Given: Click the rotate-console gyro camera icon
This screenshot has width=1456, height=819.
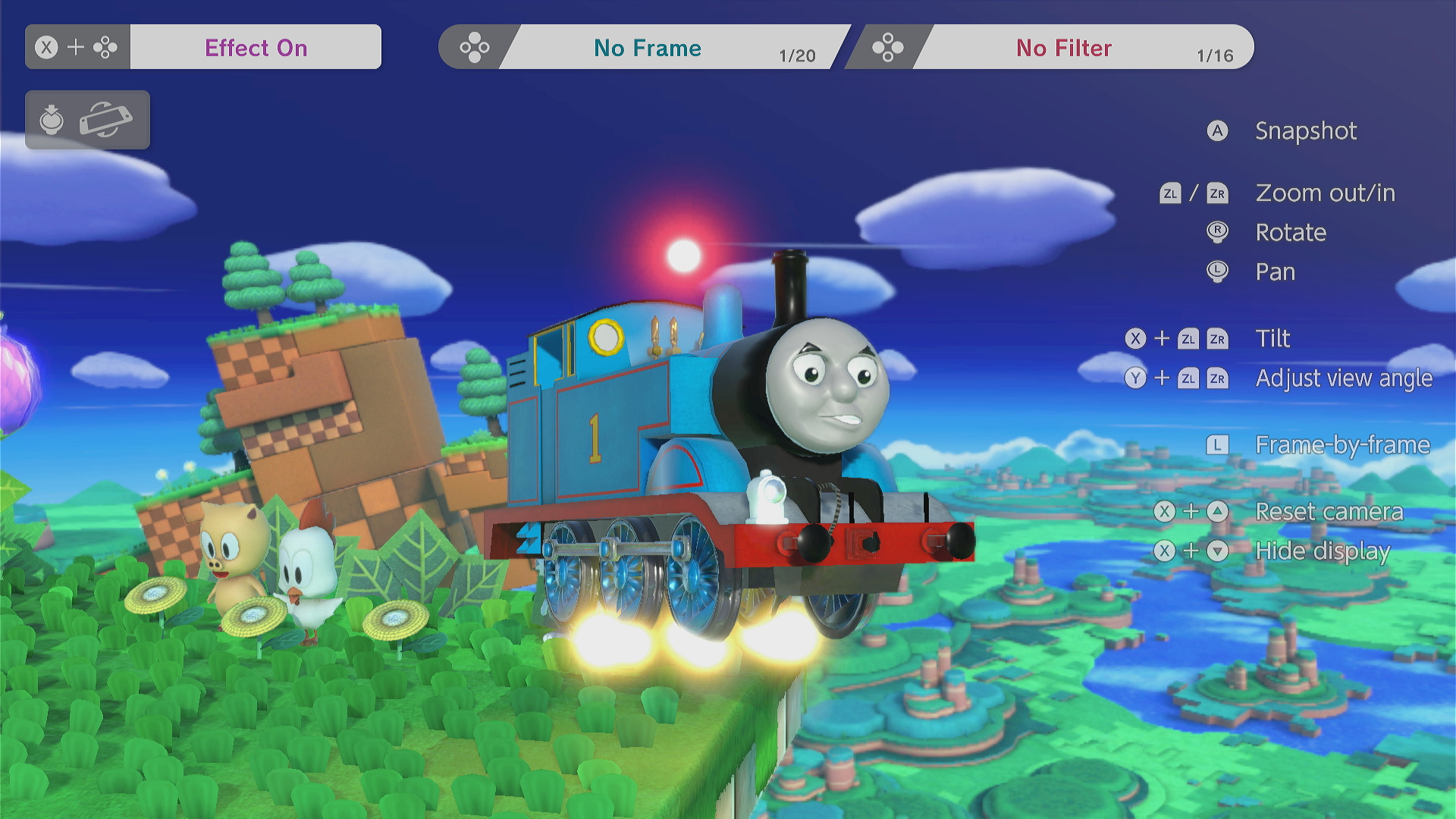Looking at the screenshot, I should [106, 119].
